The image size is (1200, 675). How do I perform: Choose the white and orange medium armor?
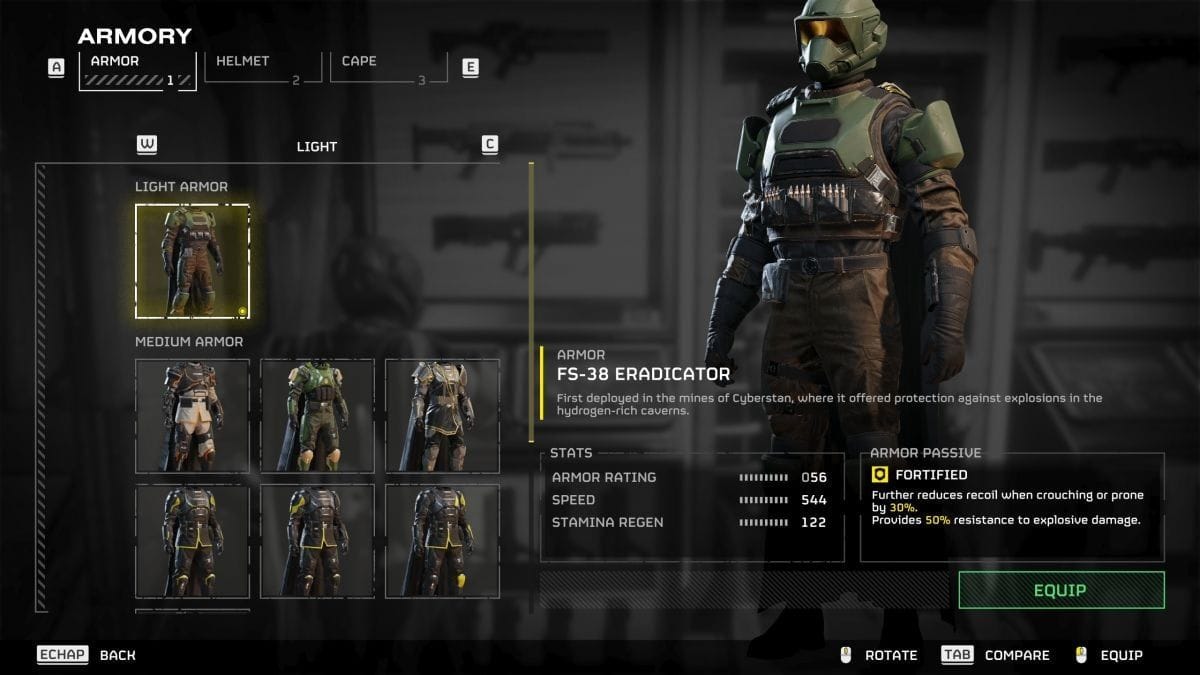click(x=193, y=416)
